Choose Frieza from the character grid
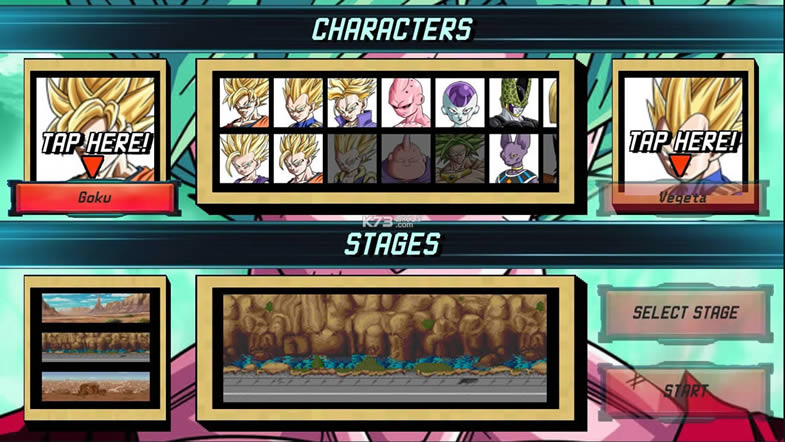The width and height of the screenshot is (785, 442). click(459, 103)
